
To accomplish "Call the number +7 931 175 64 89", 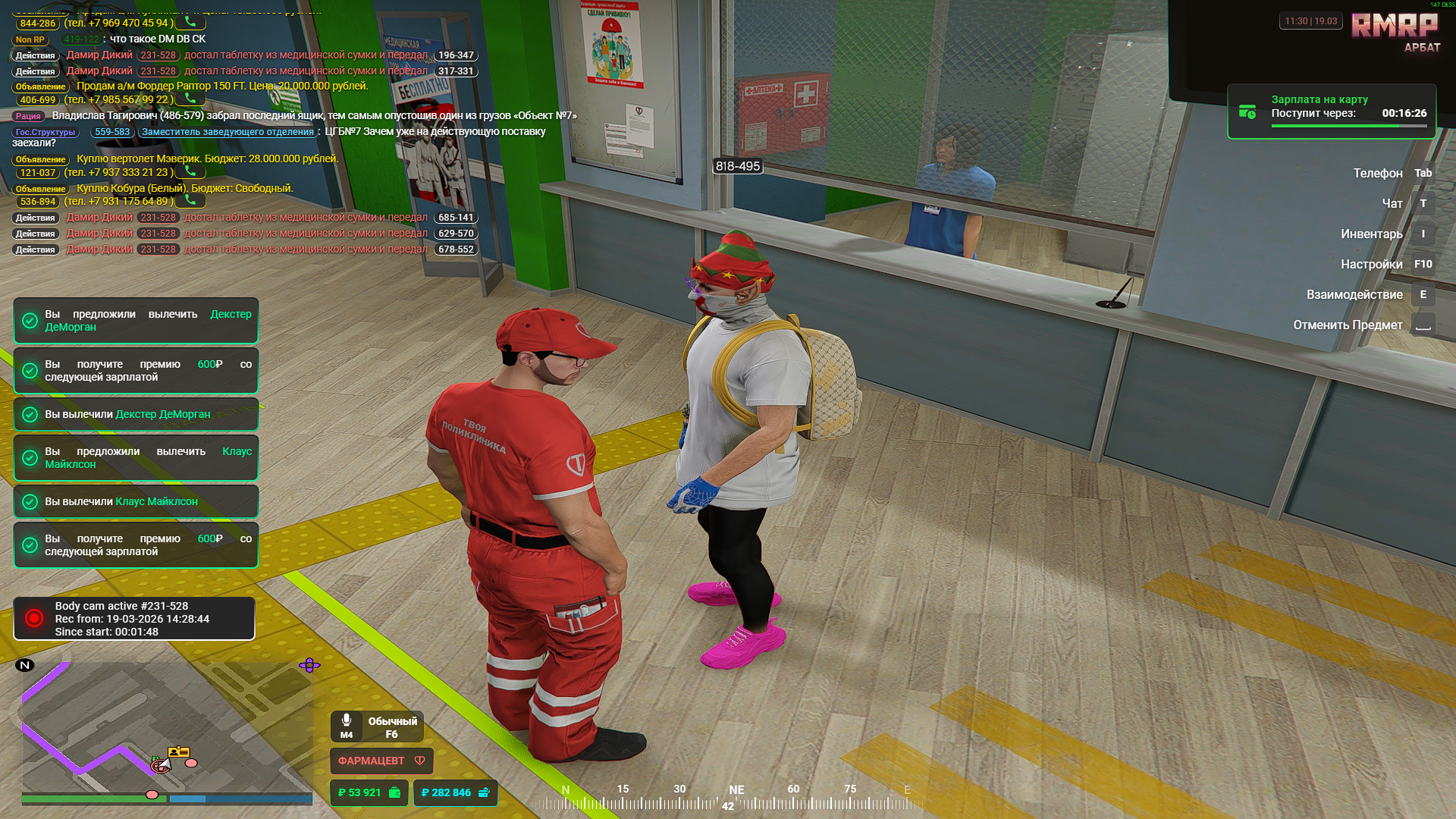I will [x=190, y=200].
